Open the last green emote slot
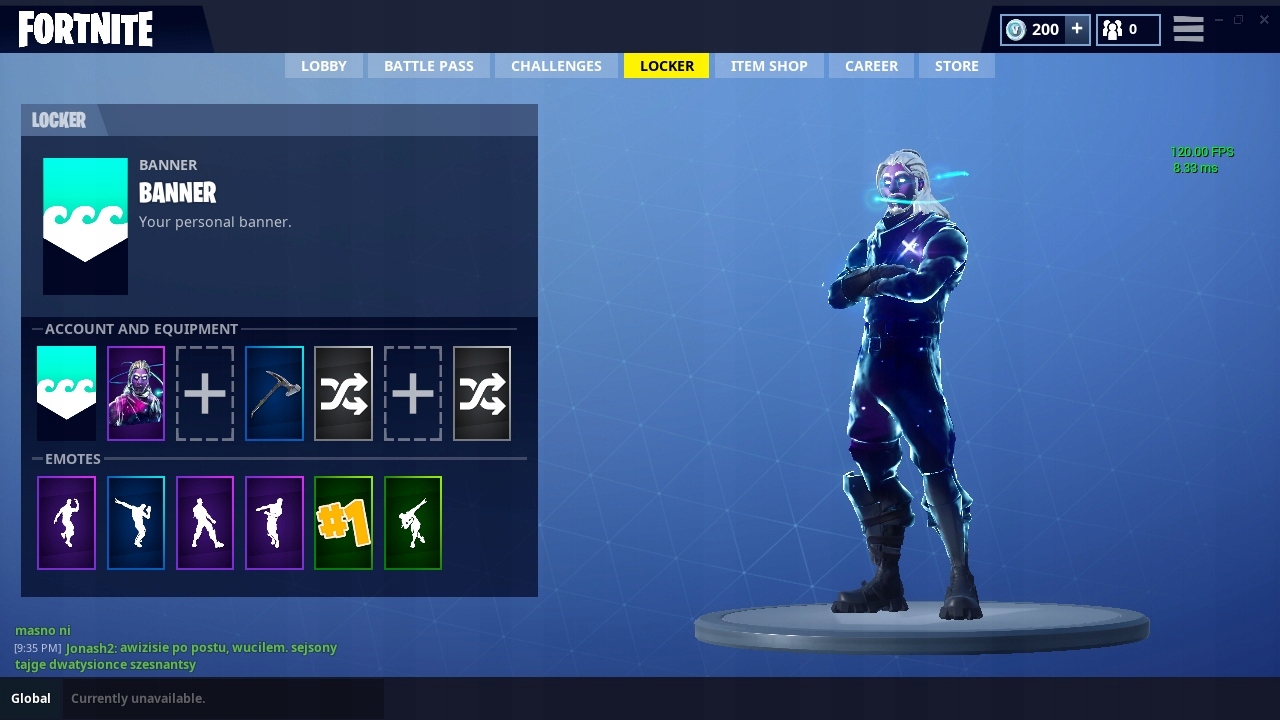Image resolution: width=1280 pixels, height=720 pixels. coord(412,522)
